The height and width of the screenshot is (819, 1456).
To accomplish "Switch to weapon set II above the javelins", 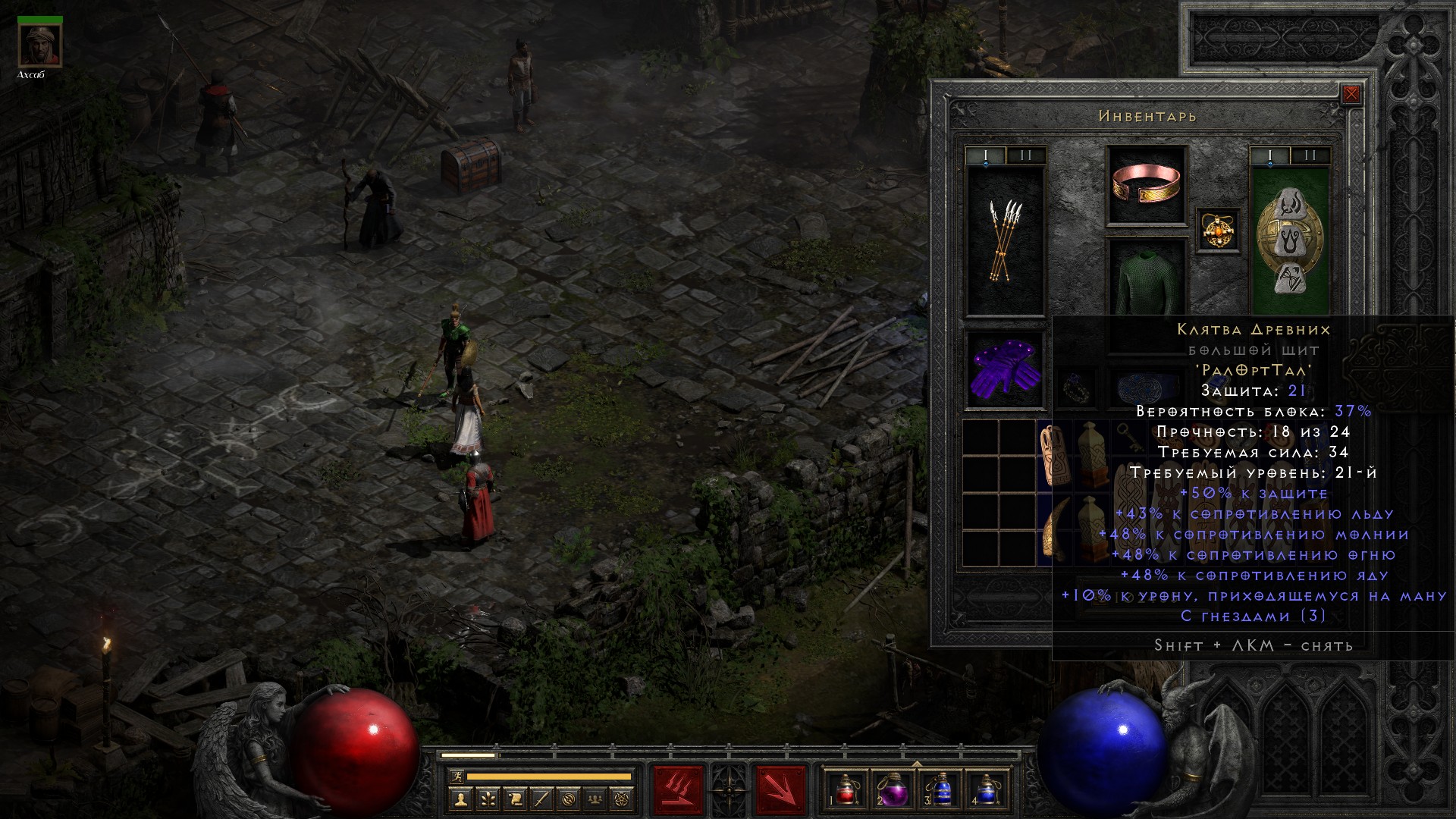I will click(x=1026, y=156).
